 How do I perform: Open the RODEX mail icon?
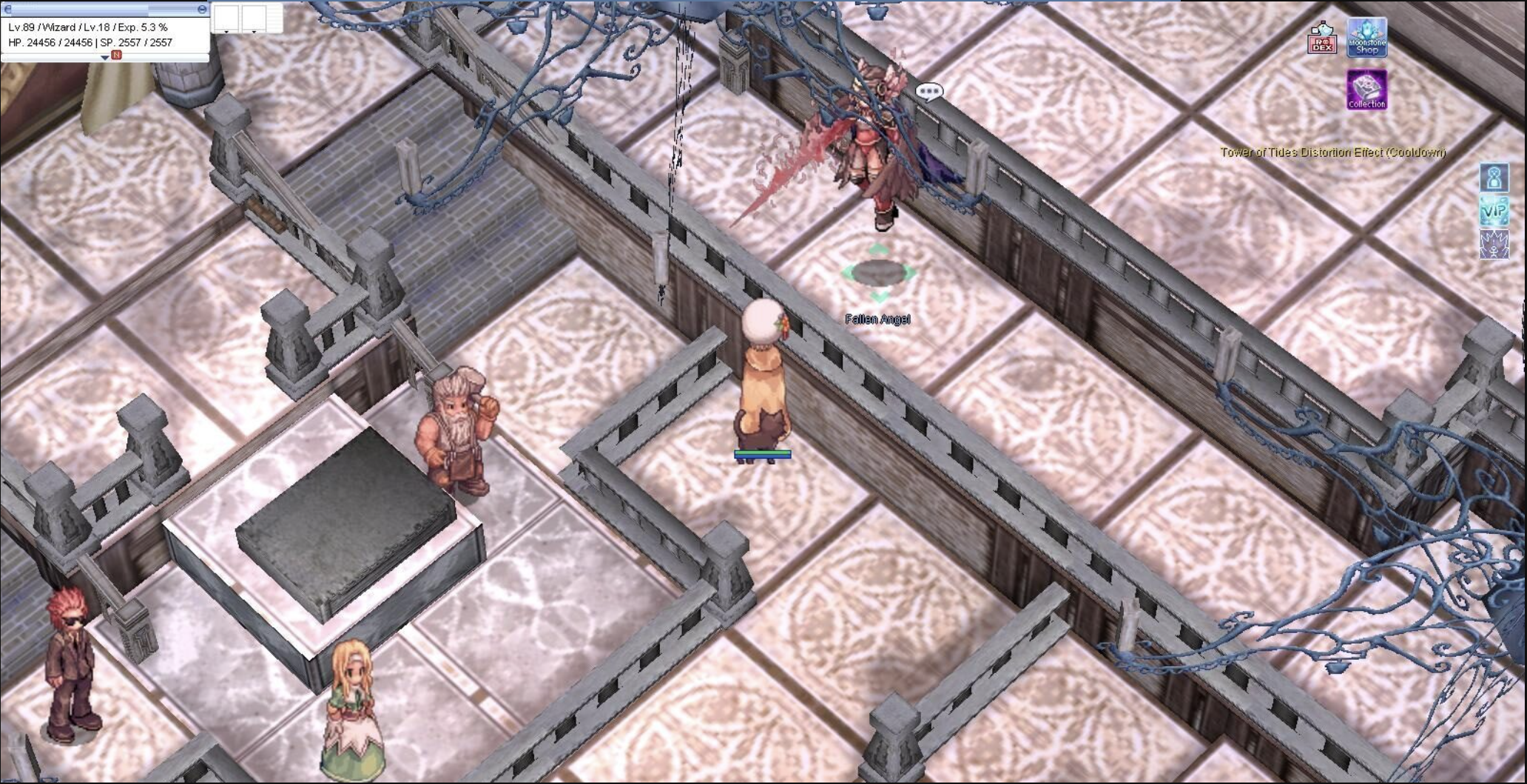[x=1321, y=38]
